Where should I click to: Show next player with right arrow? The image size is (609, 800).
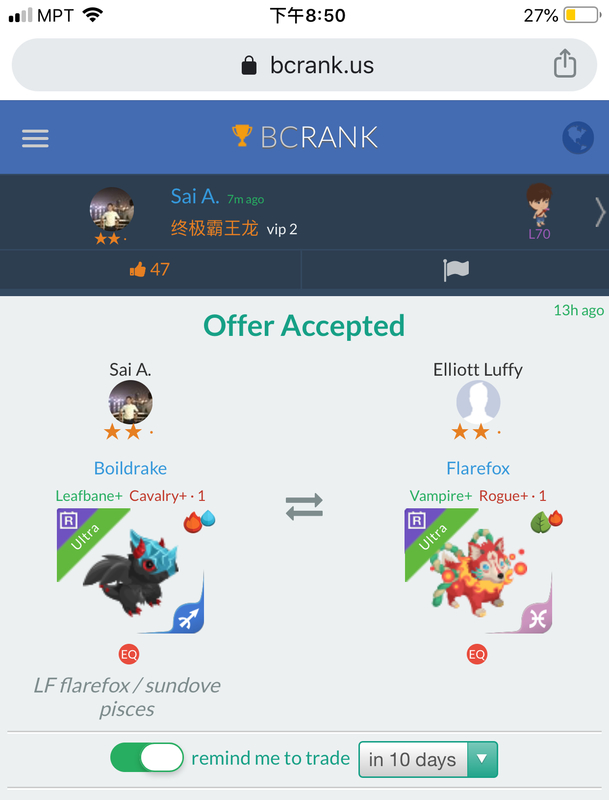coord(599,212)
